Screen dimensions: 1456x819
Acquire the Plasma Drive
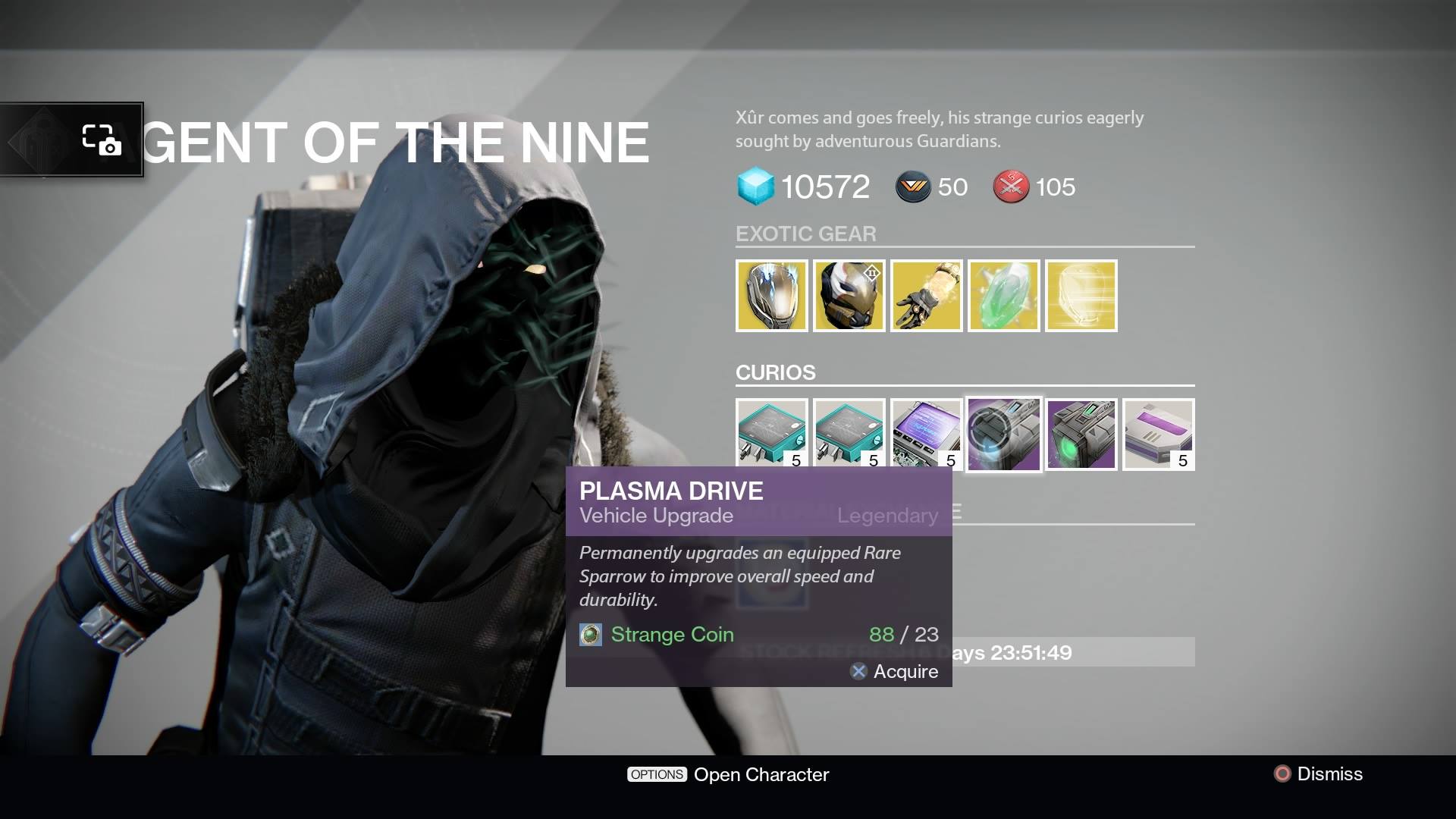pyautogui.click(x=895, y=672)
